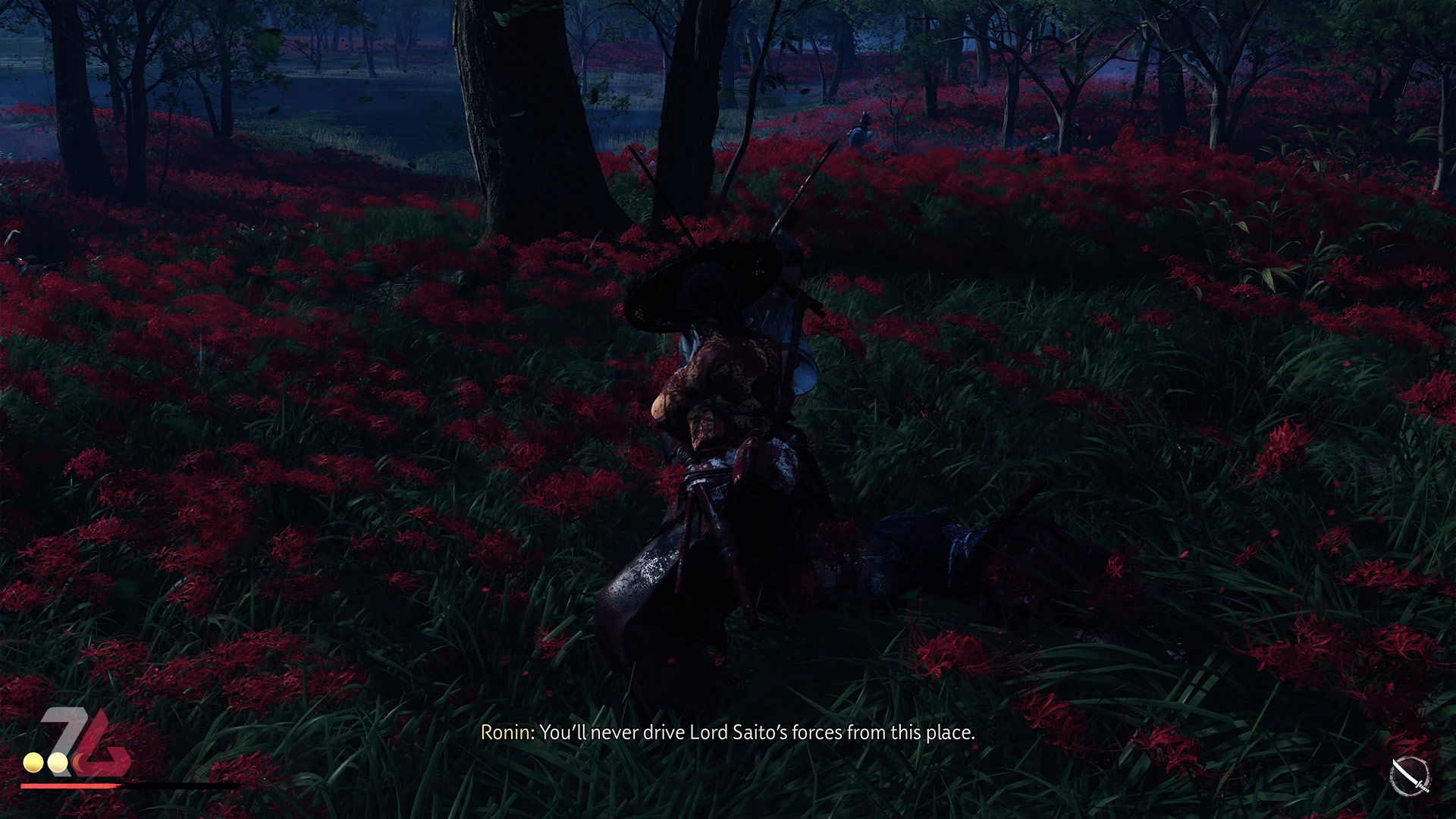Click the katana icon in the circle
1456x819 pixels.
(x=1409, y=777)
